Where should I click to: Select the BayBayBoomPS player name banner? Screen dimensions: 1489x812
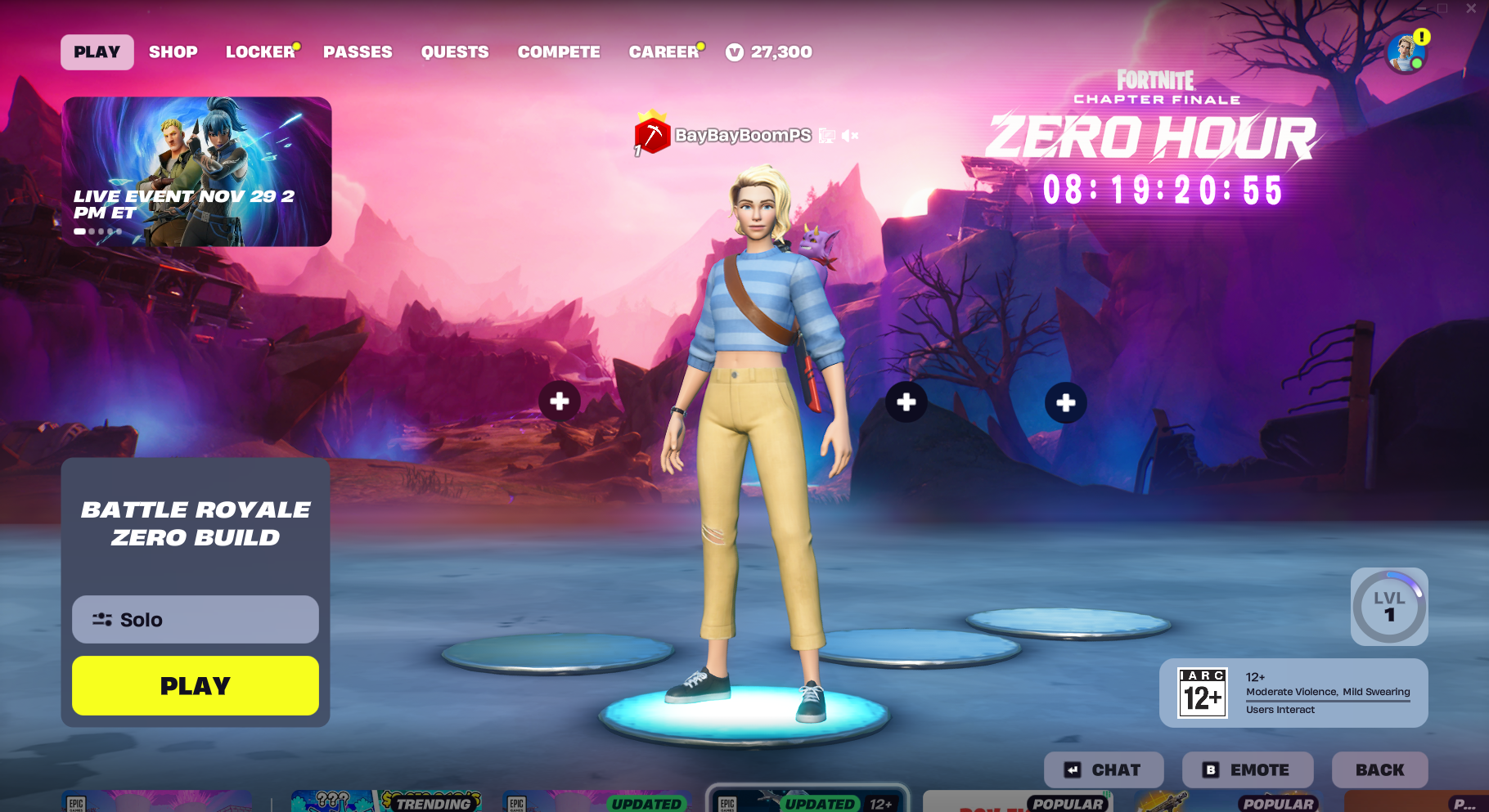[x=742, y=136]
